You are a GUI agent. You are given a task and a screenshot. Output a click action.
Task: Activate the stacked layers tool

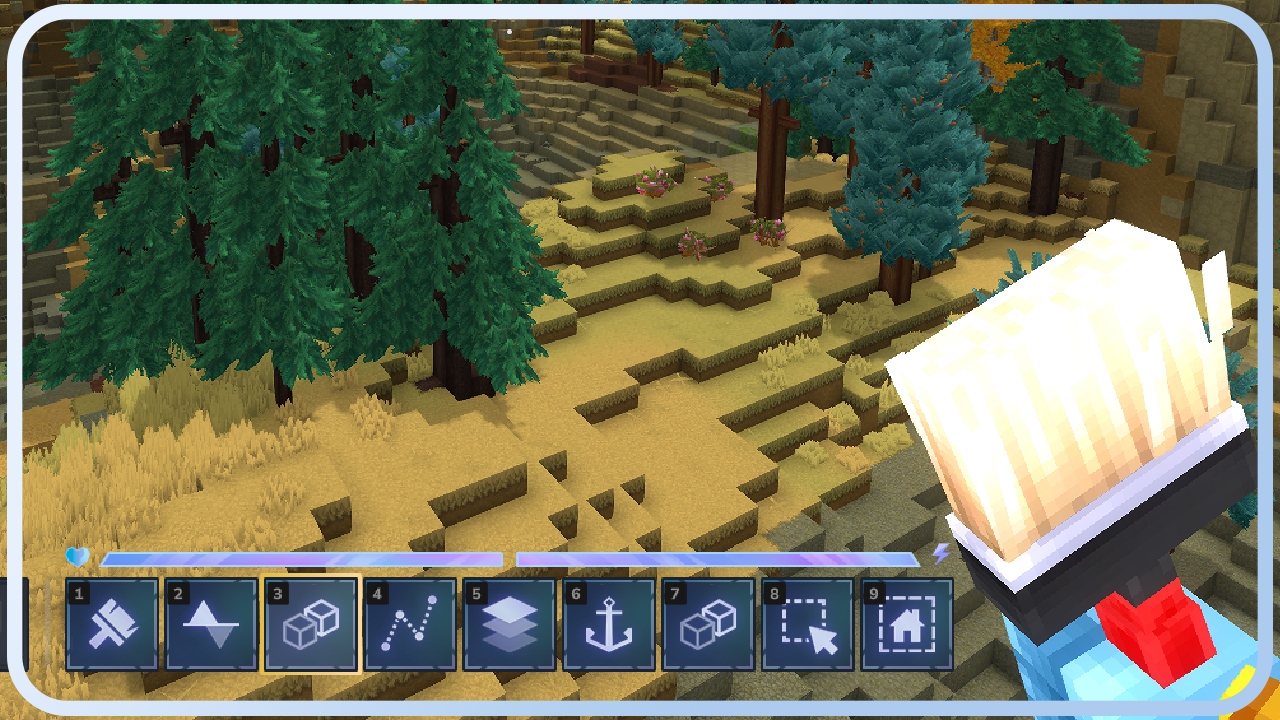(509, 625)
